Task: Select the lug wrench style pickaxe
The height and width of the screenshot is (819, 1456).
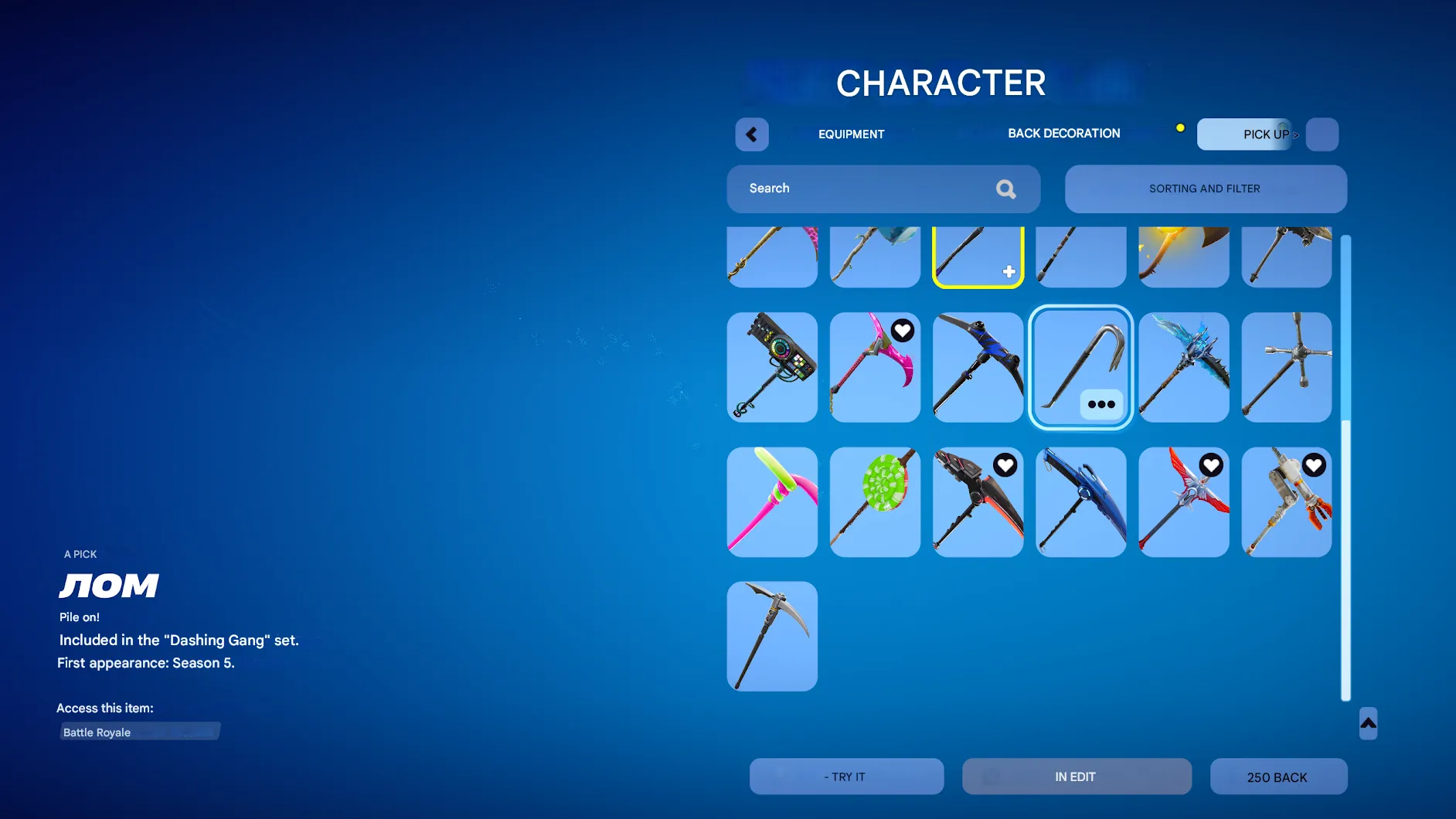Action: 1286,368
